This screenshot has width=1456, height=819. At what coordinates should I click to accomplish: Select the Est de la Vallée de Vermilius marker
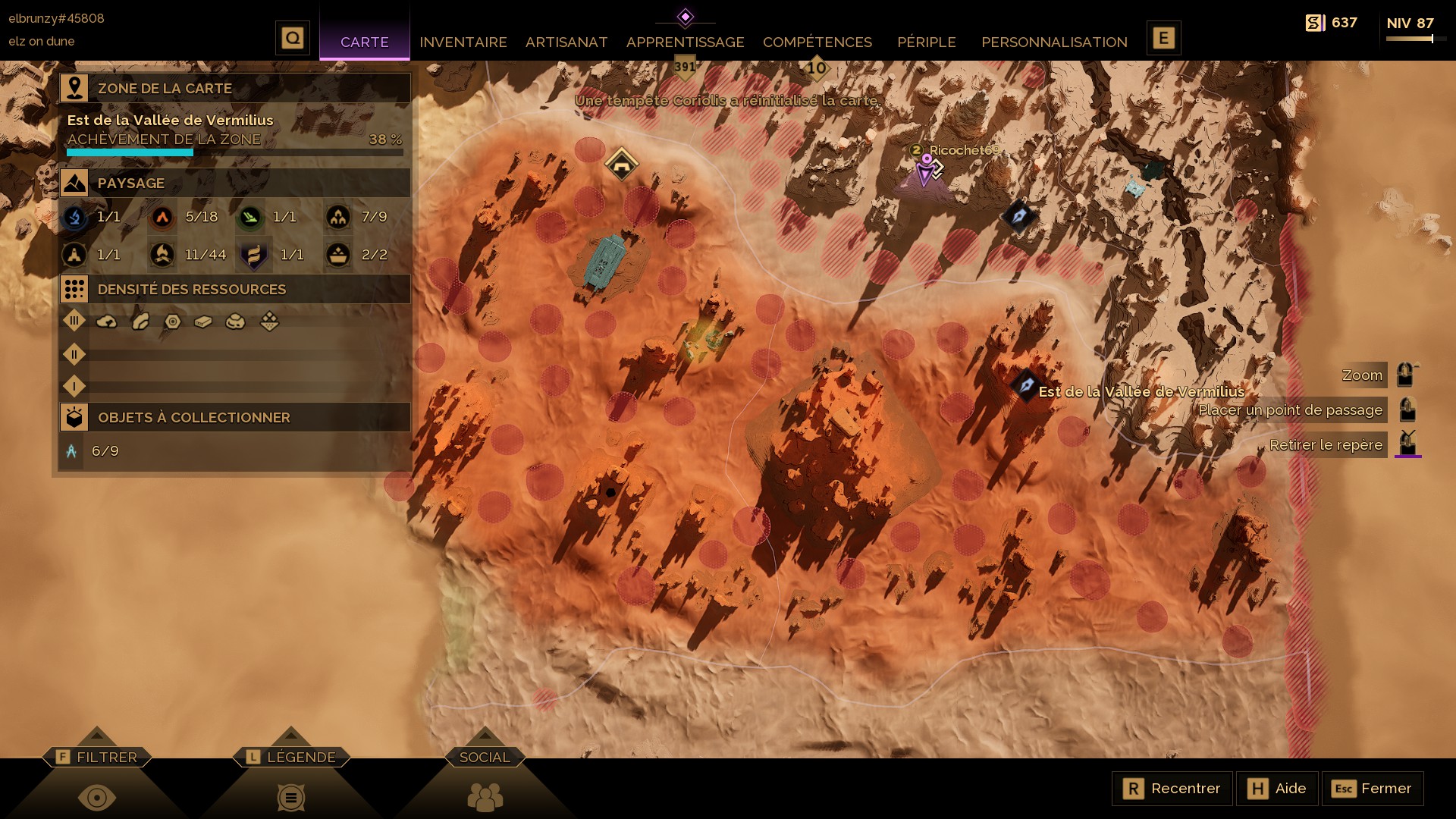tap(1026, 385)
